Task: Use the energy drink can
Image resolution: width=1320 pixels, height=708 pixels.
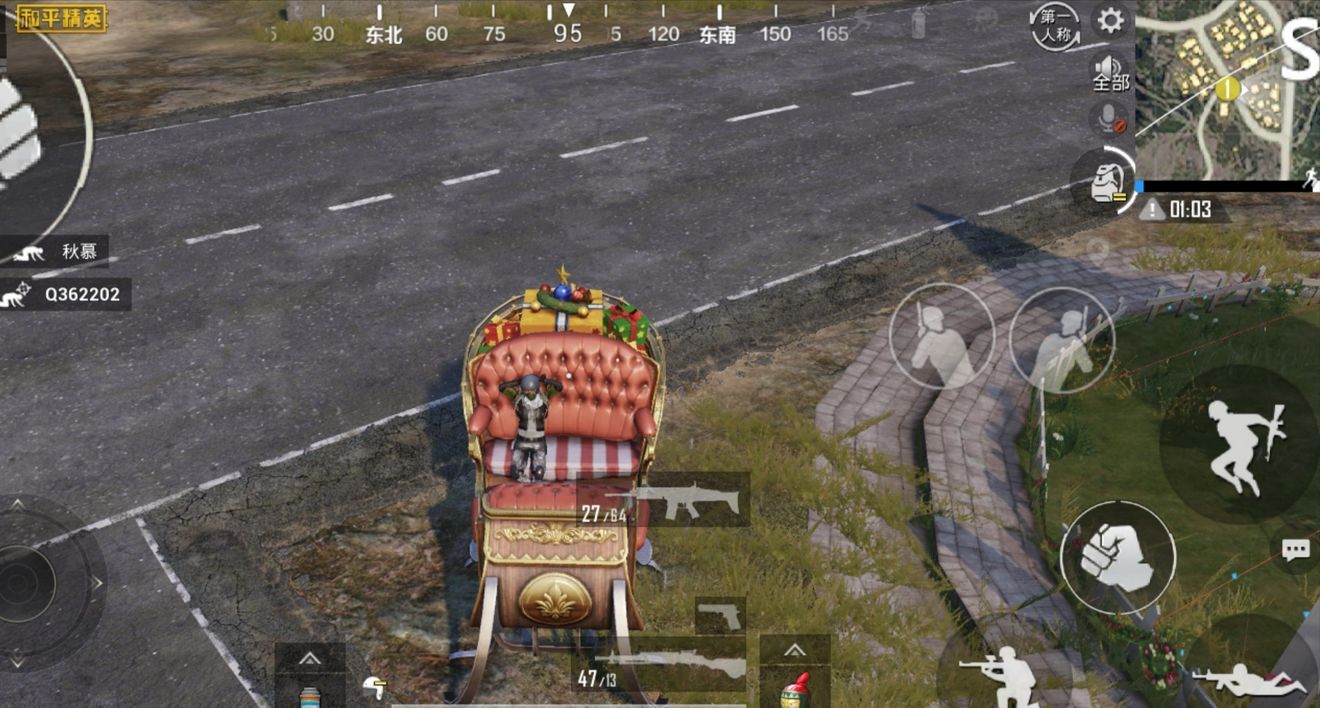Action: click(310, 693)
